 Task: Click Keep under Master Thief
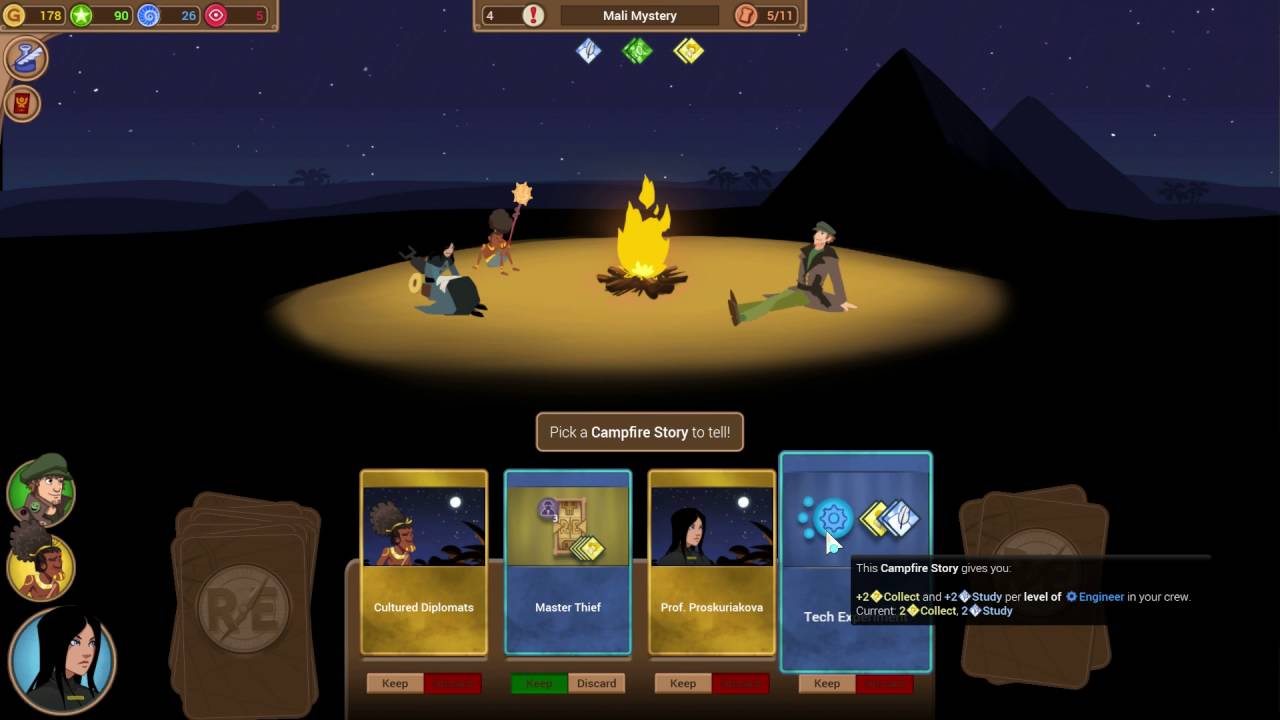539,684
